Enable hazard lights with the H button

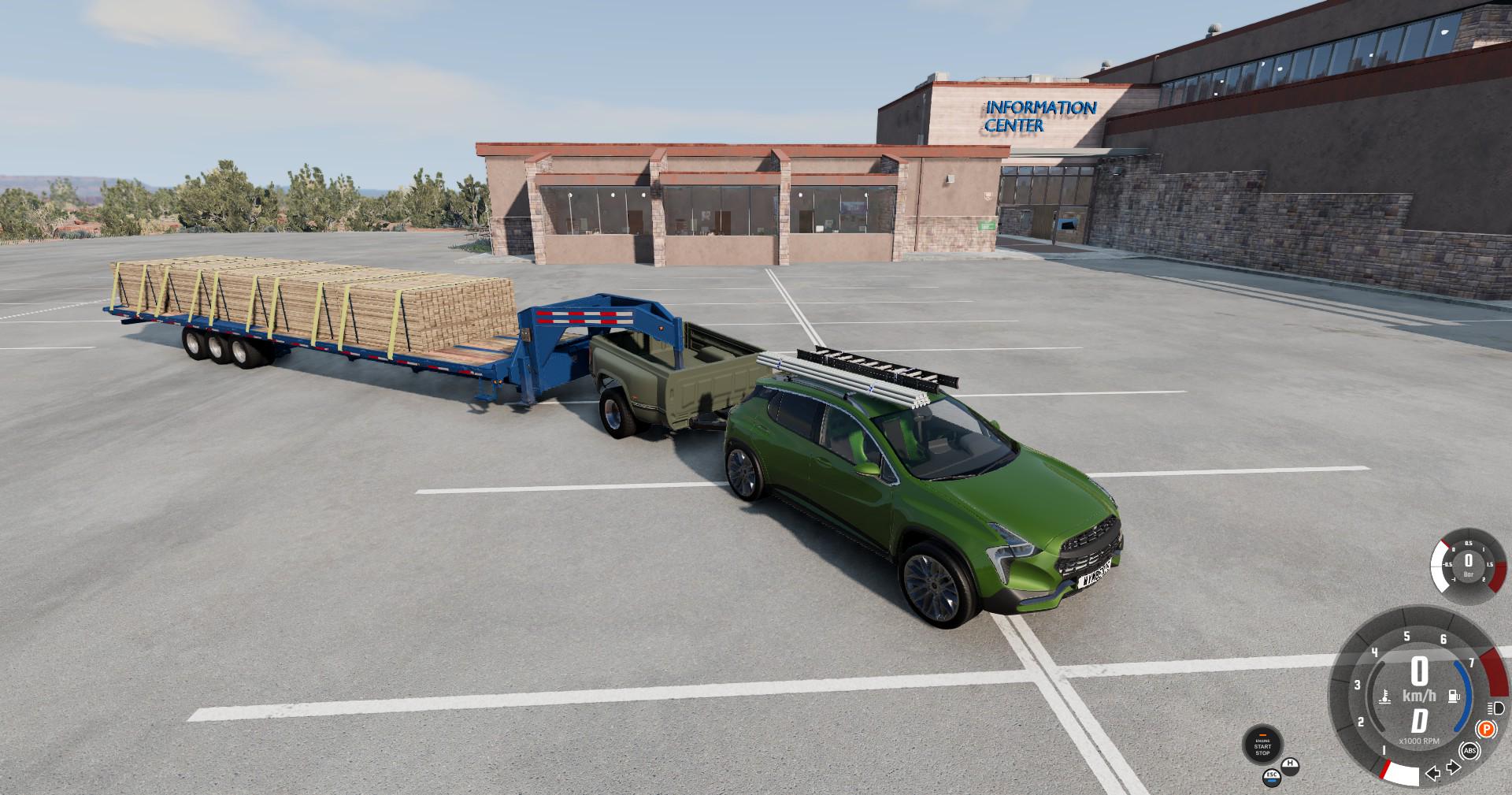pos(1291,765)
